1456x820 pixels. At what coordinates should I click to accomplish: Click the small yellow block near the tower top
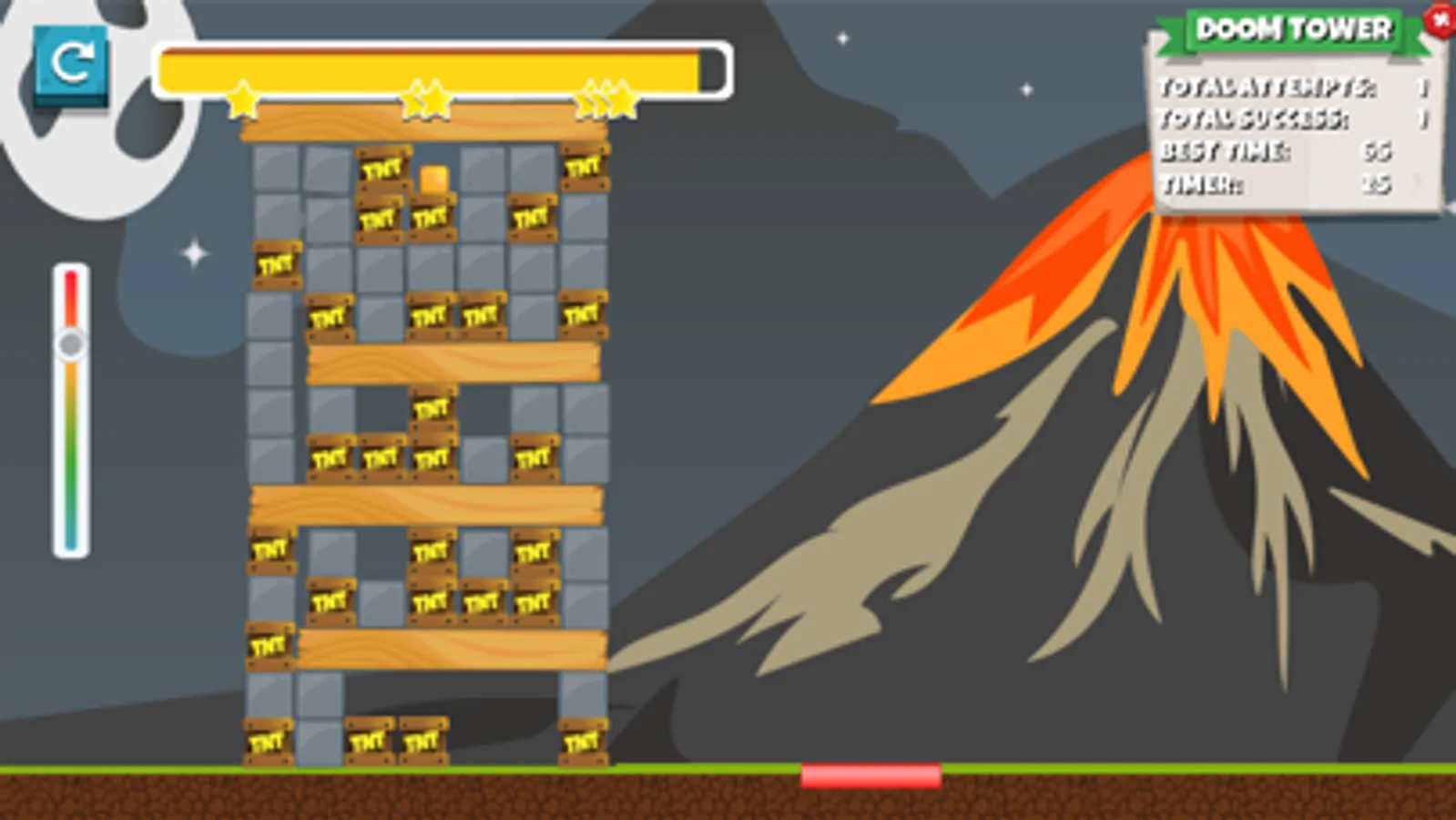[433, 179]
